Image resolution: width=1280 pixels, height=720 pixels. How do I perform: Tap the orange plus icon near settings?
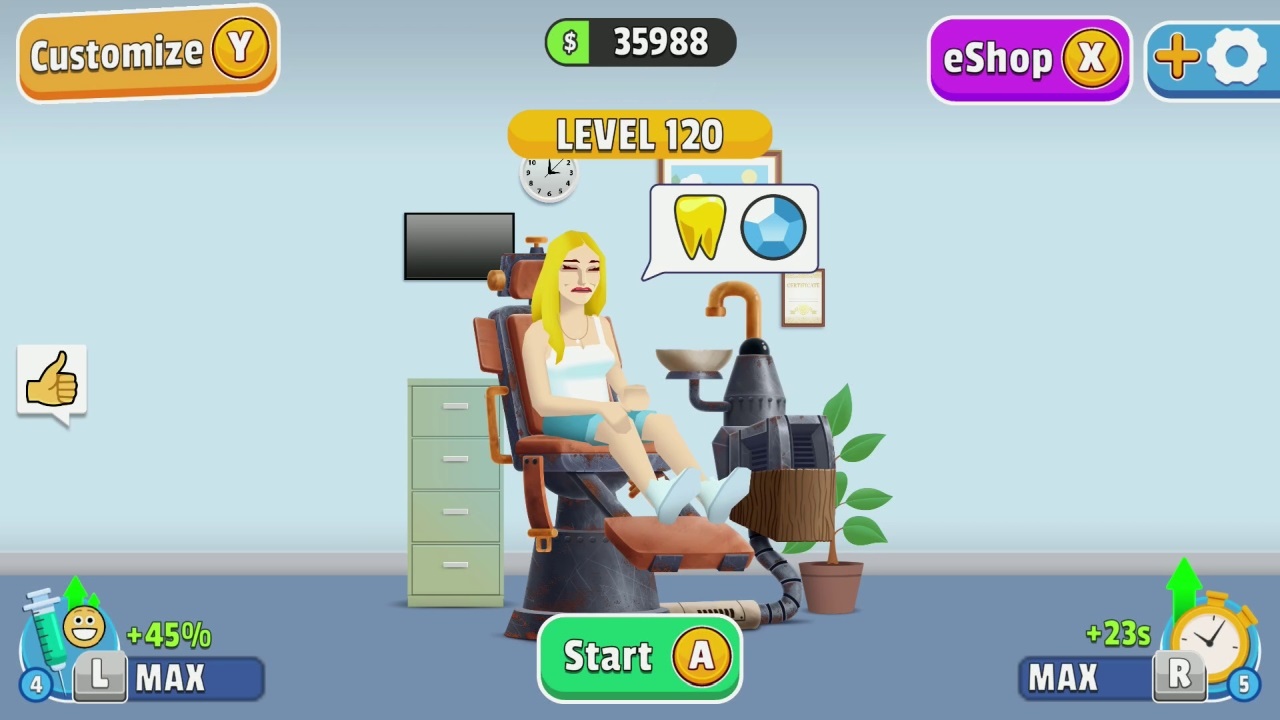[x=1176, y=57]
